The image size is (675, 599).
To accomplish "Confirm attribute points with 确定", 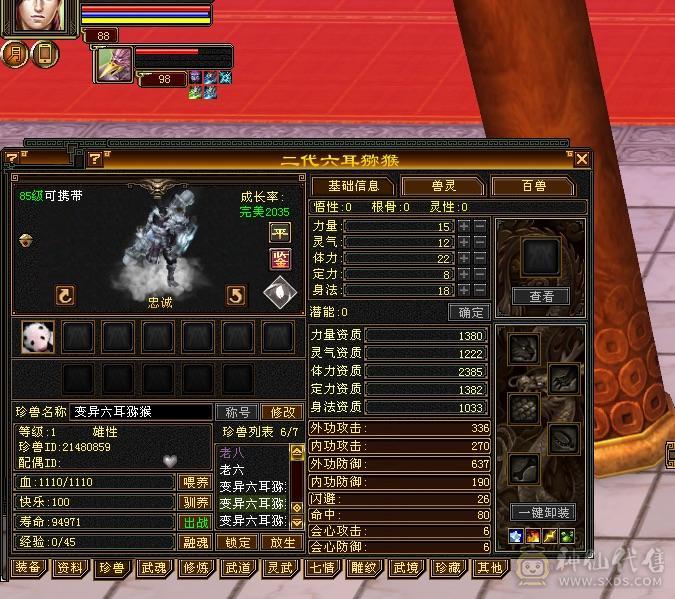I will click(467, 312).
